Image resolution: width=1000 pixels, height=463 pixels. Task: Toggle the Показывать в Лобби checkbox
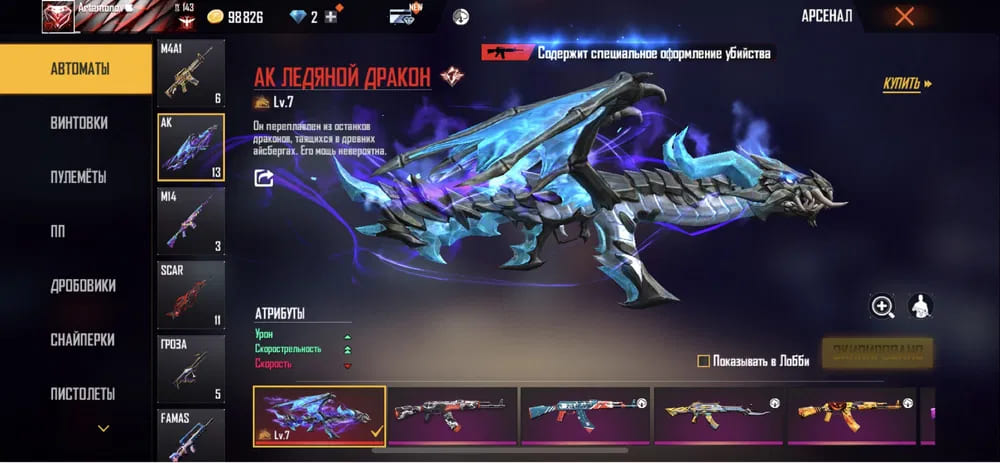click(x=703, y=361)
